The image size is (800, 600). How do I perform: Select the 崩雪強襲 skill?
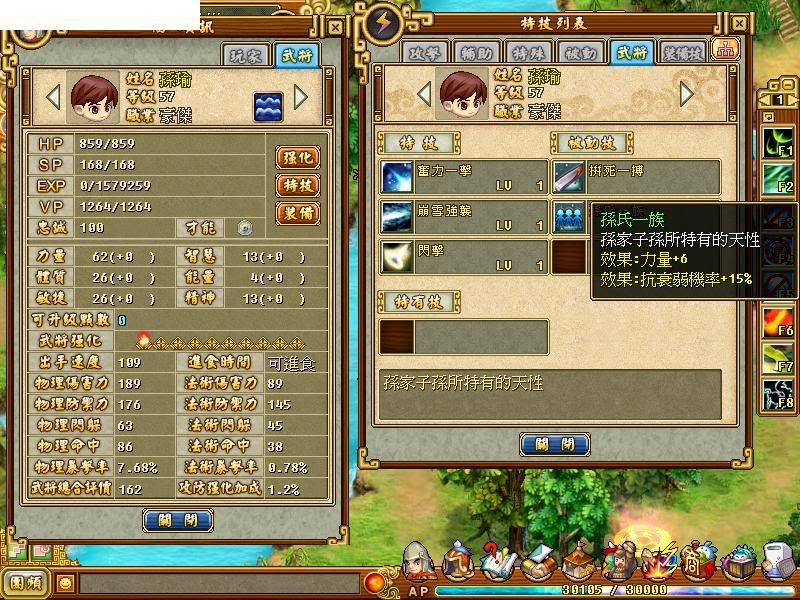(463, 217)
